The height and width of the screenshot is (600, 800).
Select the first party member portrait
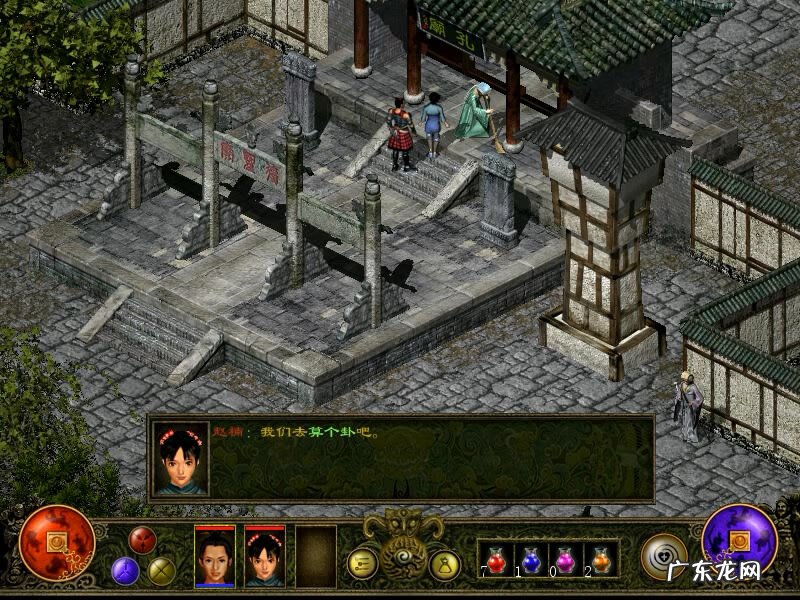[x=215, y=556]
